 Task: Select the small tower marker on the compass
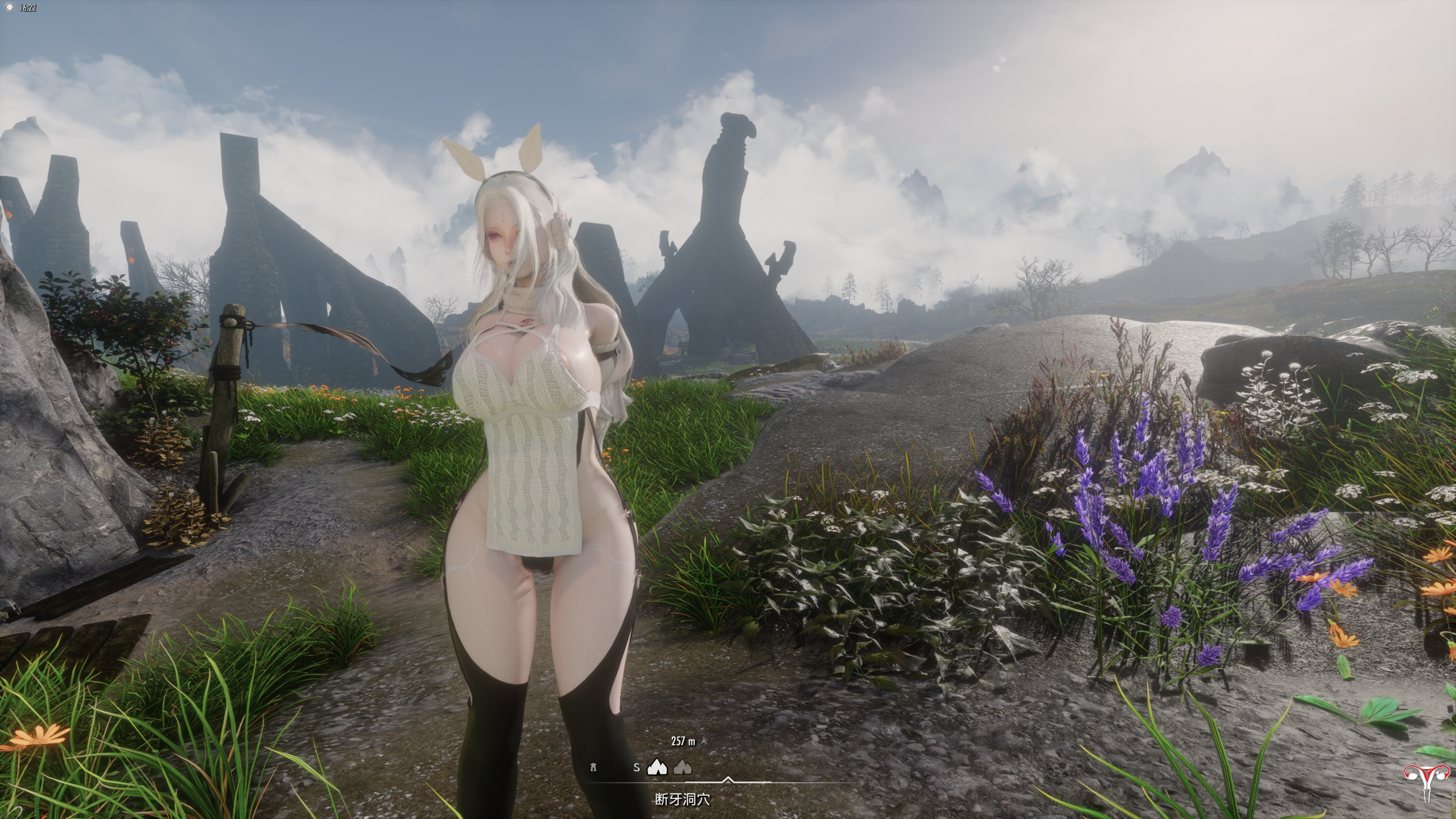point(593,767)
